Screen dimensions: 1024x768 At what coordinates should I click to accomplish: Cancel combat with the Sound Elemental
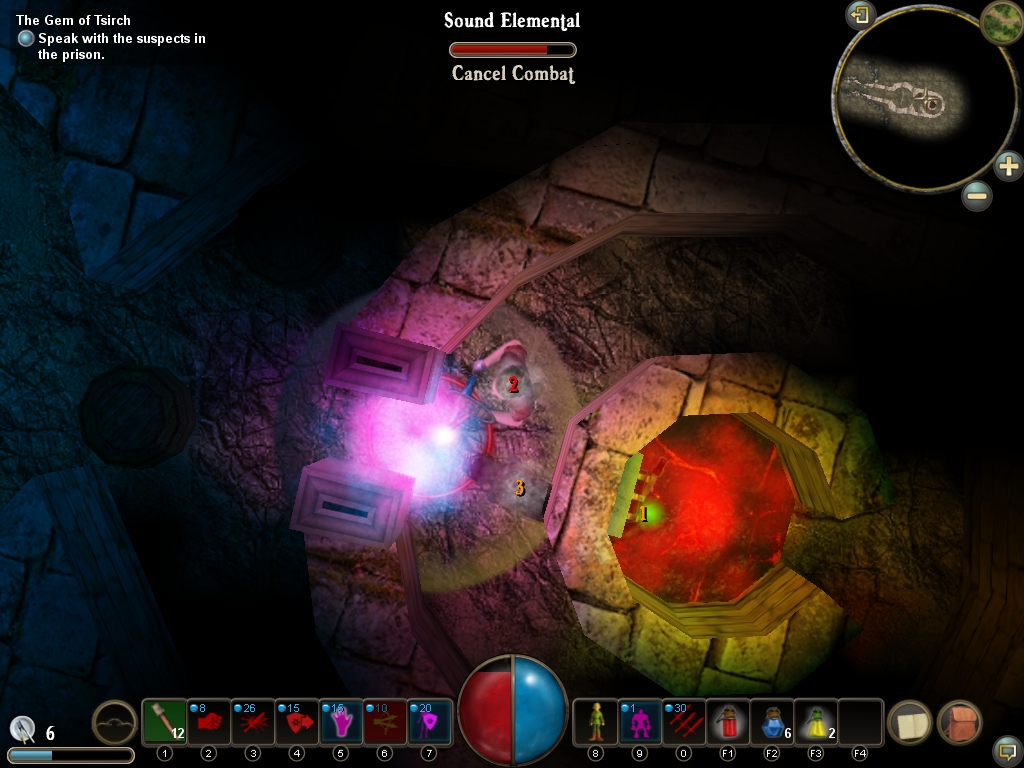pyautogui.click(x=513, y=73)
